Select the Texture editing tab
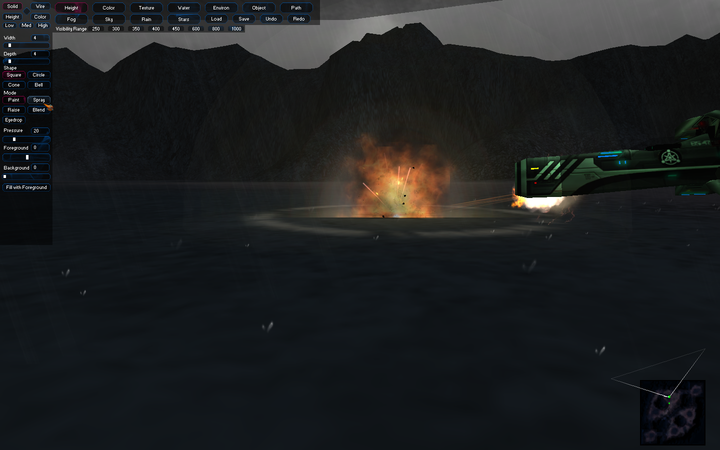 point(146,7)
